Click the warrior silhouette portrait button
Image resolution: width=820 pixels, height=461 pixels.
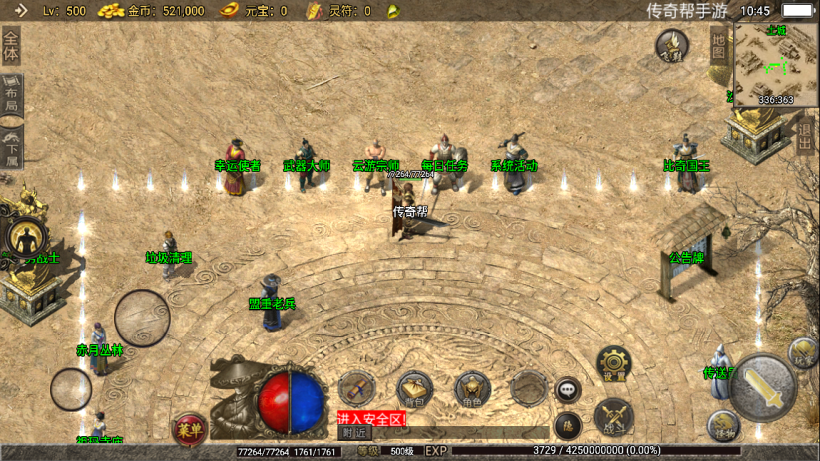click(25, 238)
